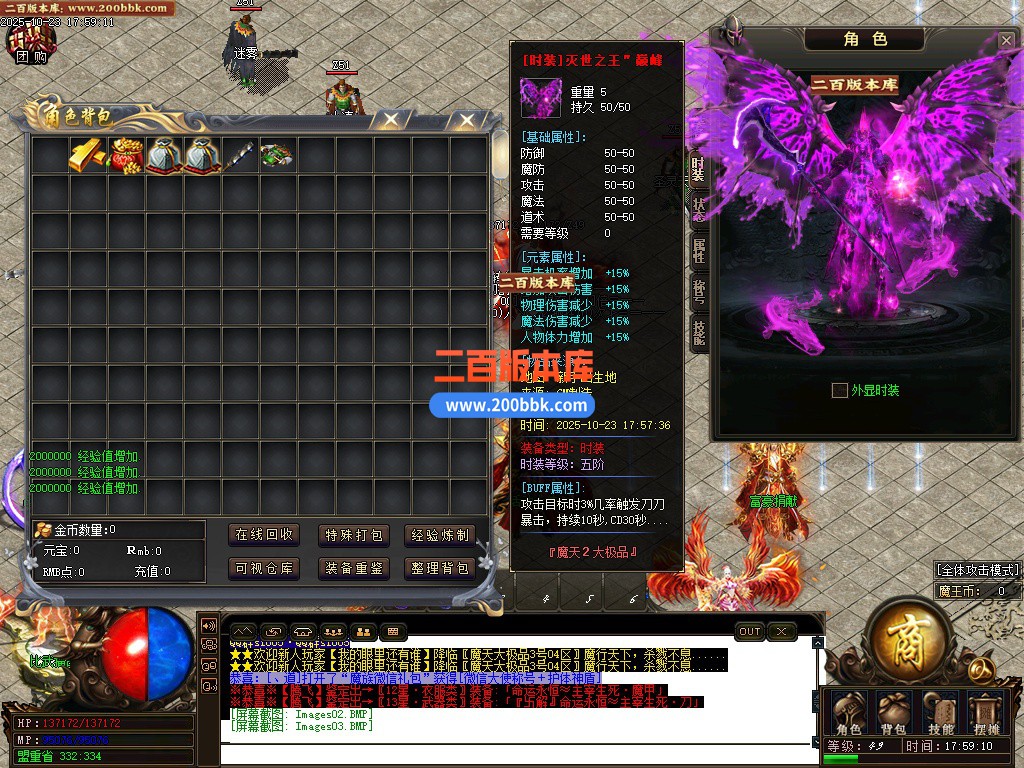Click the 摆摊 stall button

tap(986, 712)
